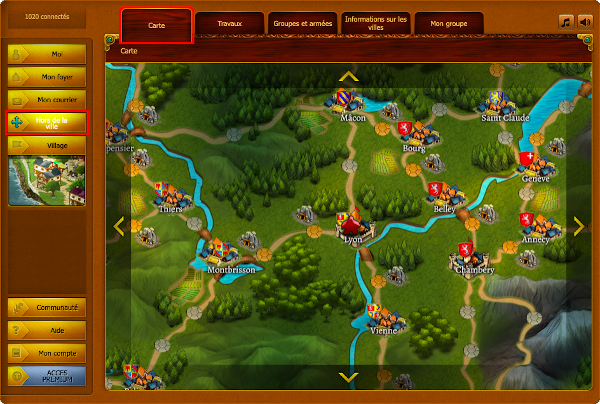Open the Groupes et armées tab
600x404 pixels.
(x=302, y=23)
